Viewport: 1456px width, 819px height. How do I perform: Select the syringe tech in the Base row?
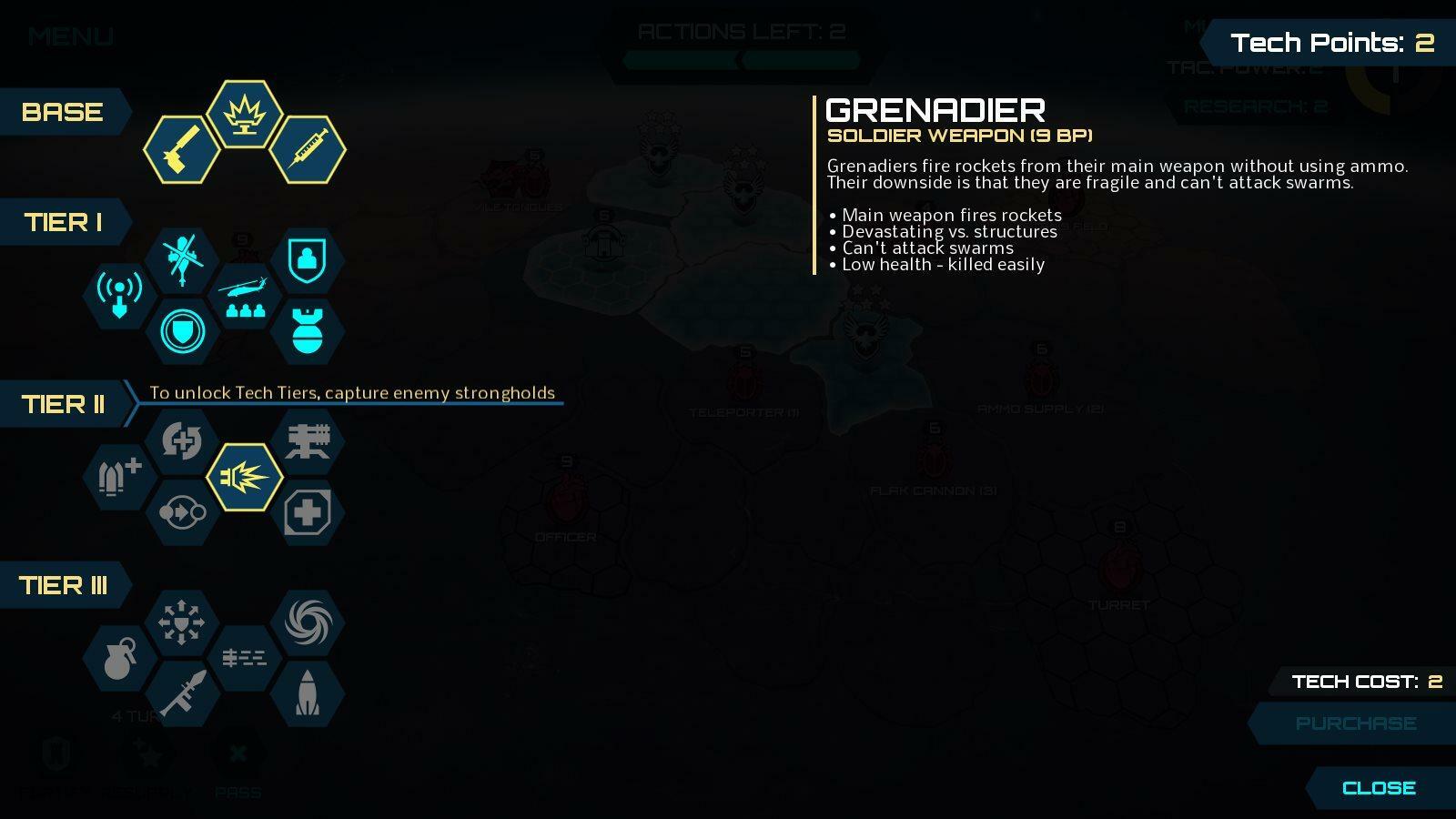(308, 148)
